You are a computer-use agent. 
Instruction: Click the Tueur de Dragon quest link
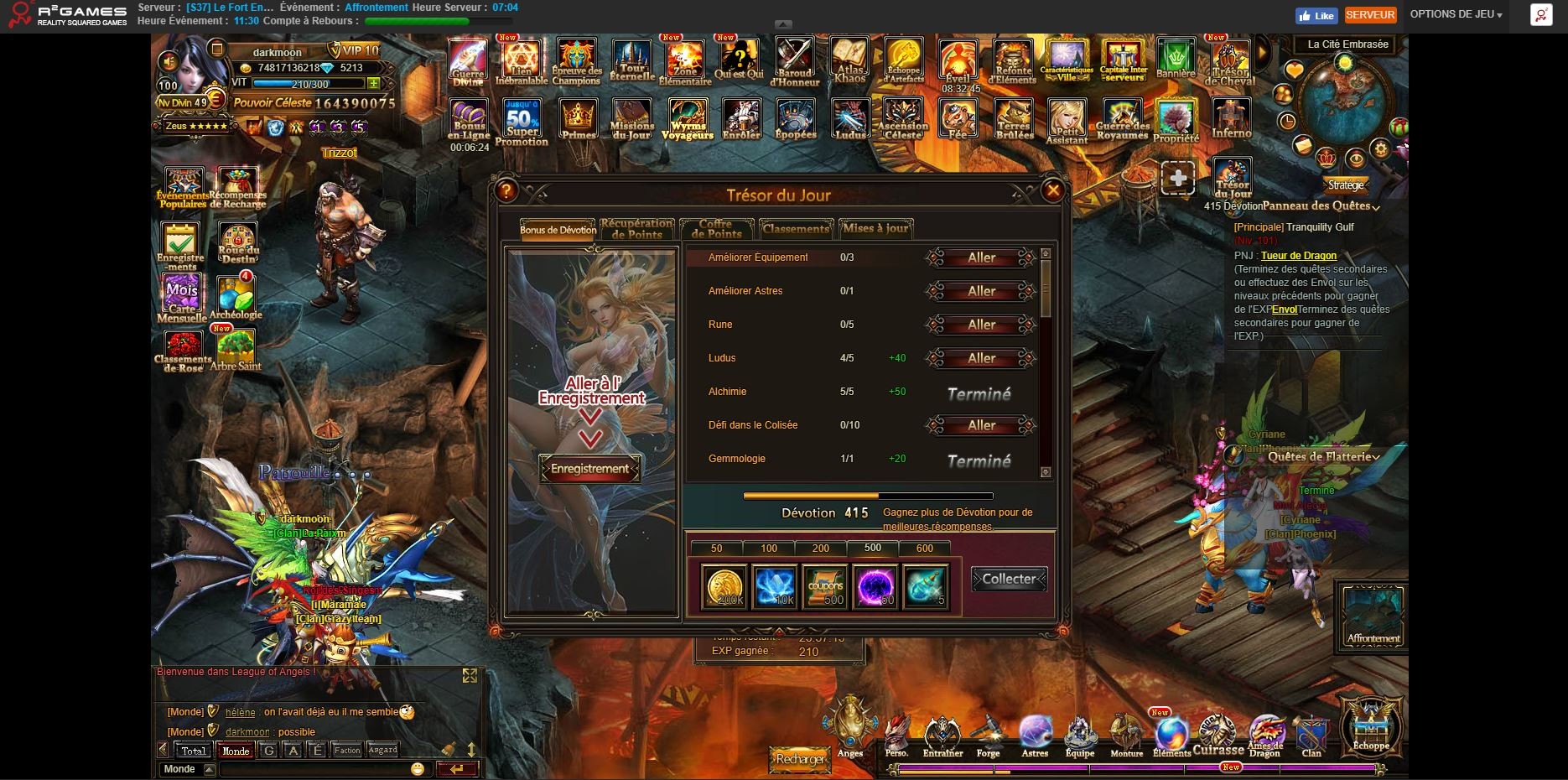click(x=1298, y=256)
